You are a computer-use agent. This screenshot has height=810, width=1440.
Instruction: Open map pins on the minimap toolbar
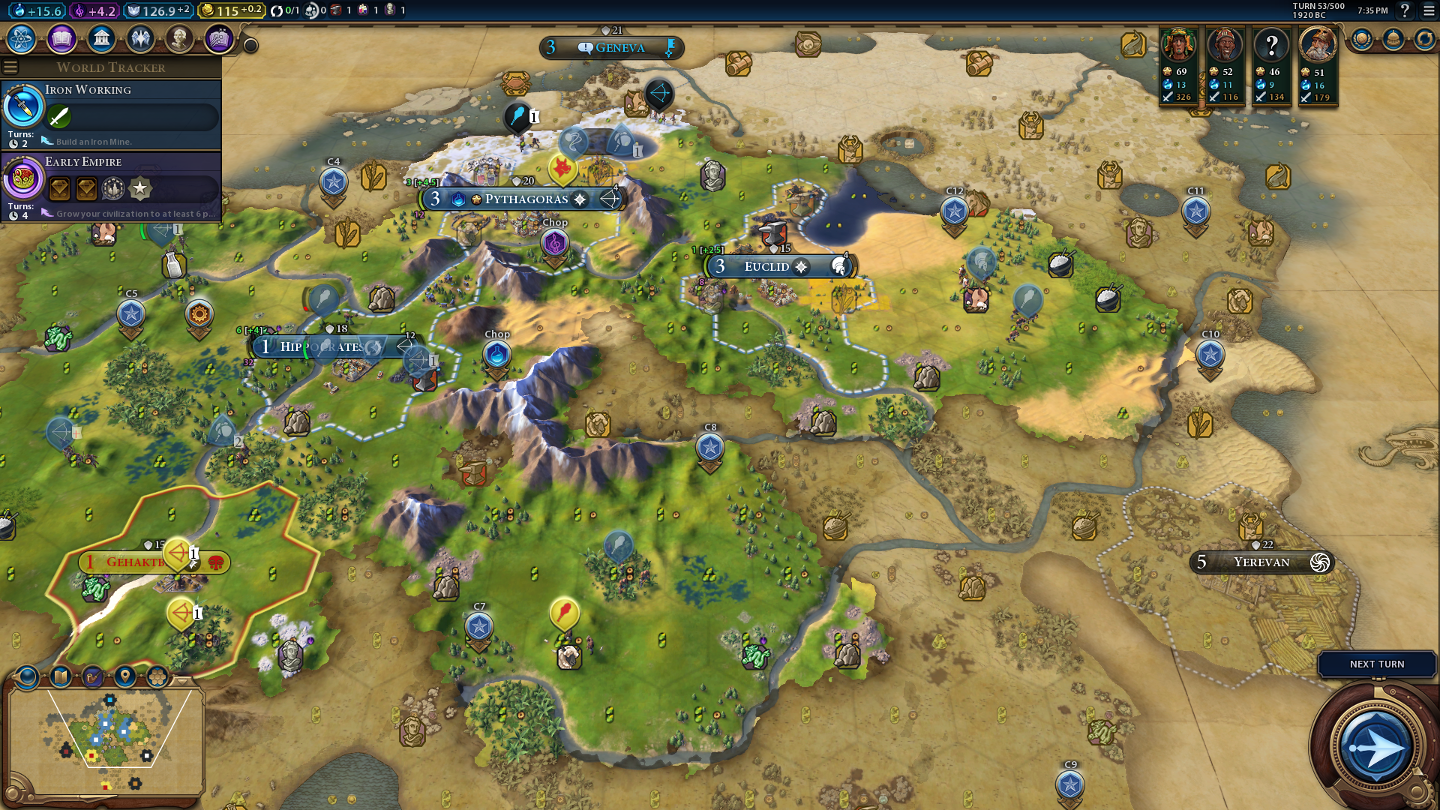(x=125, y=677)
